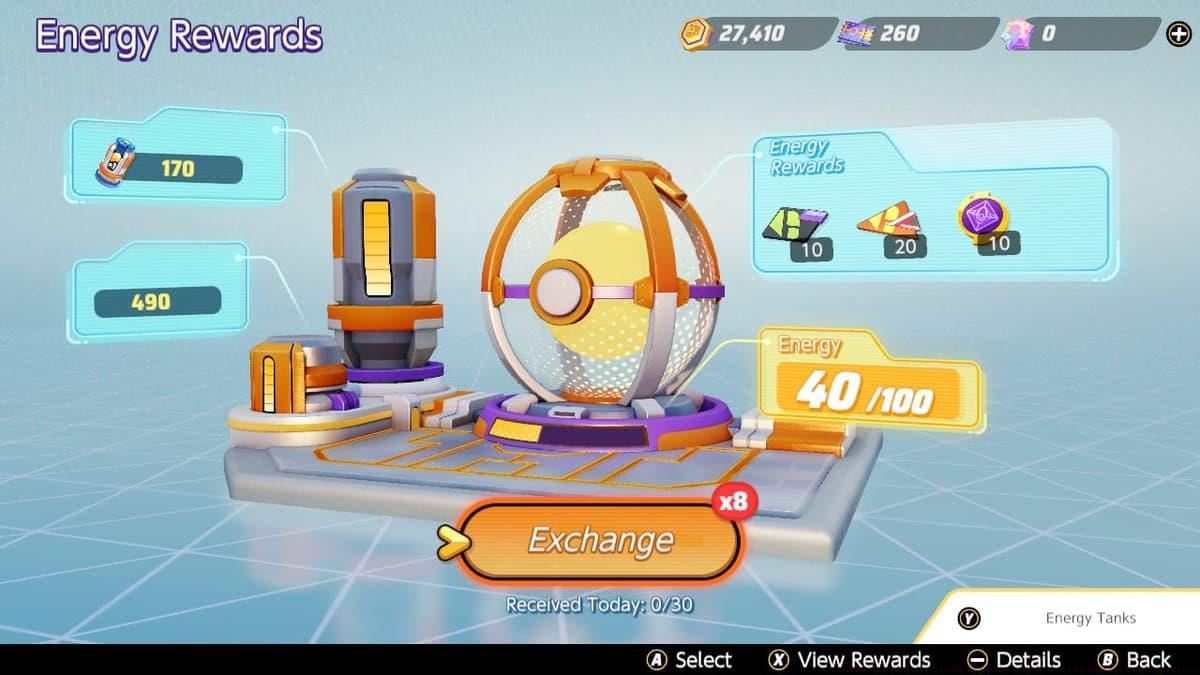This screenshot has width=1200, height=675.
Task: Select the green item enhancer reward icon
Action: click(796, 223)
